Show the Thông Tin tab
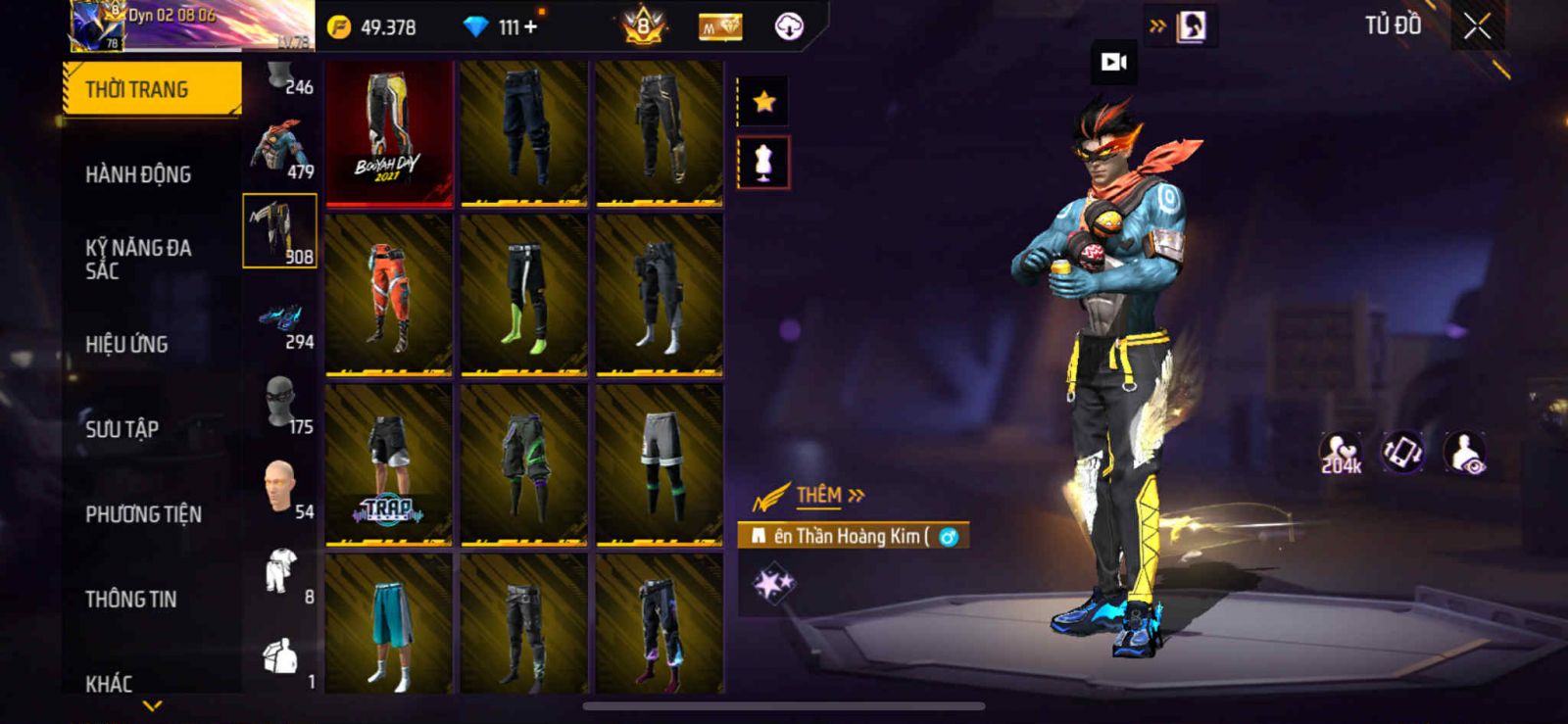The image size is (1568, 724). (x=130, y=599)
